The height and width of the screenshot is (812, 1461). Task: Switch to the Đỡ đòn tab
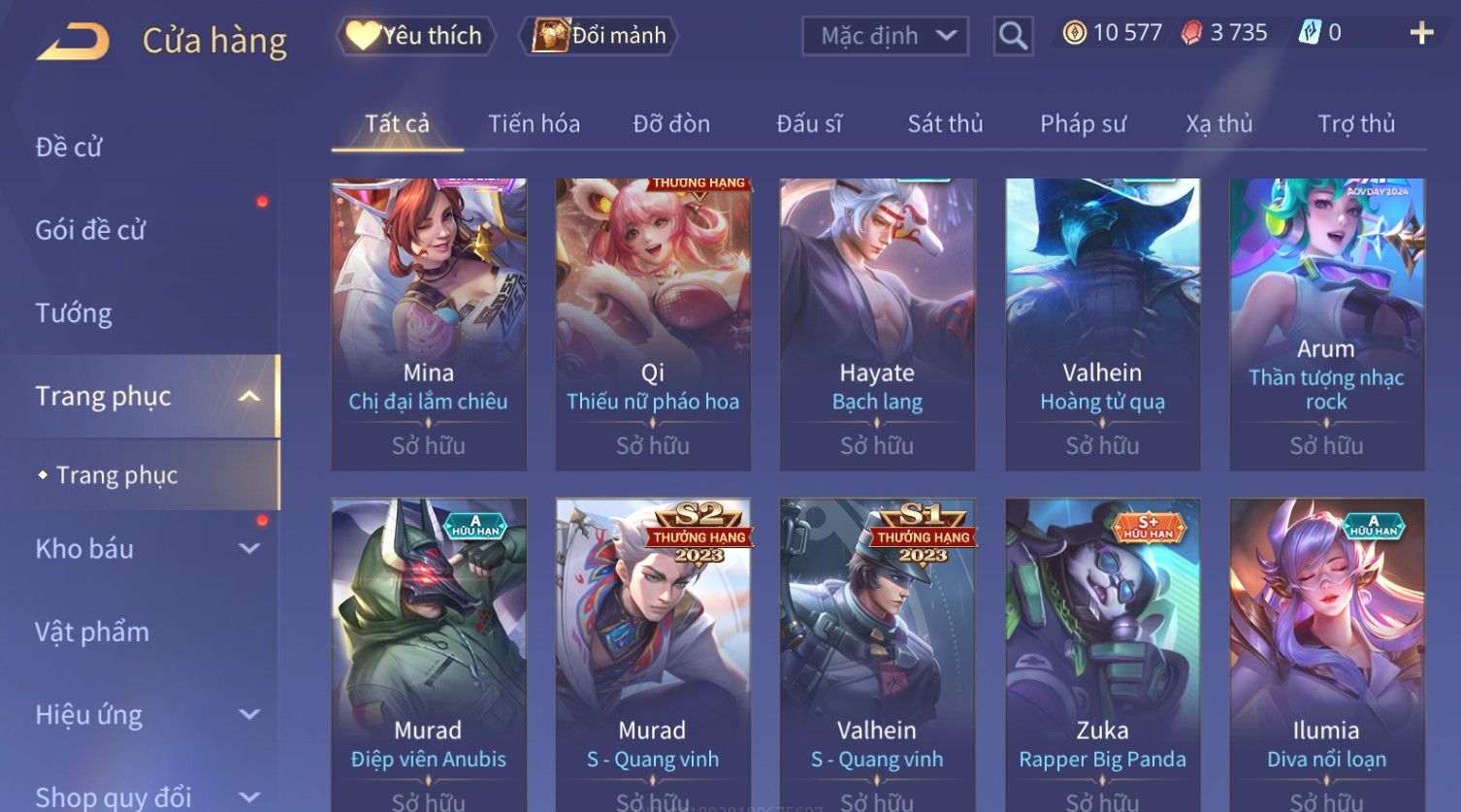point(671,124)
